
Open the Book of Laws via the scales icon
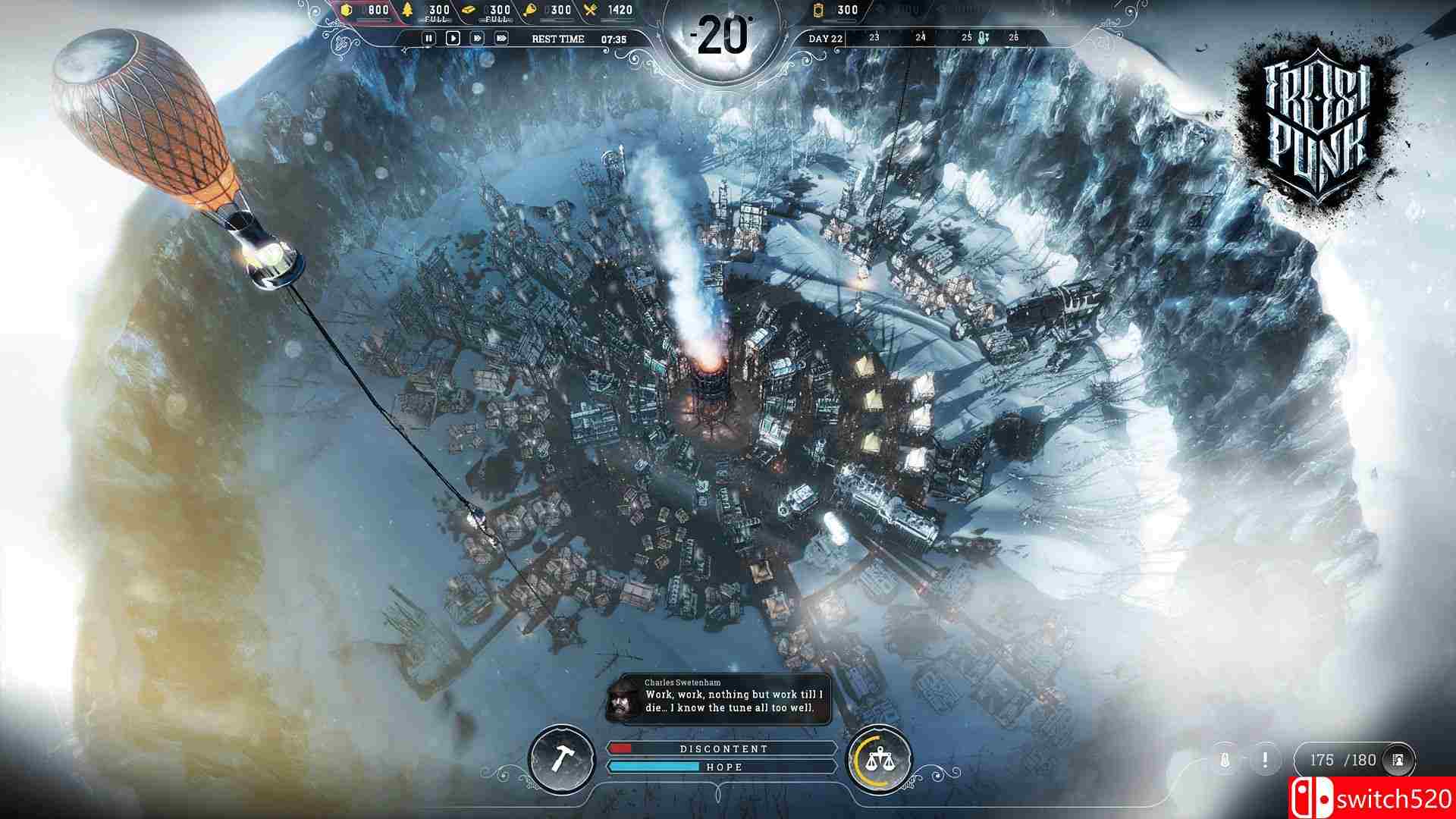(x=881, y=758)
